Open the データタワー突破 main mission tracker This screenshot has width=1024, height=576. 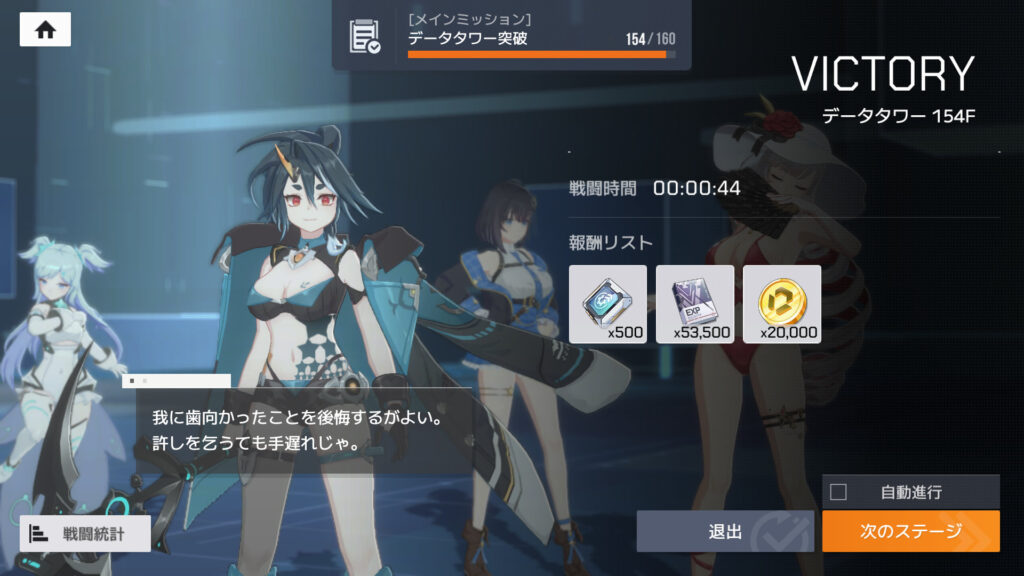pyautogui.click(x=511, y=36)
